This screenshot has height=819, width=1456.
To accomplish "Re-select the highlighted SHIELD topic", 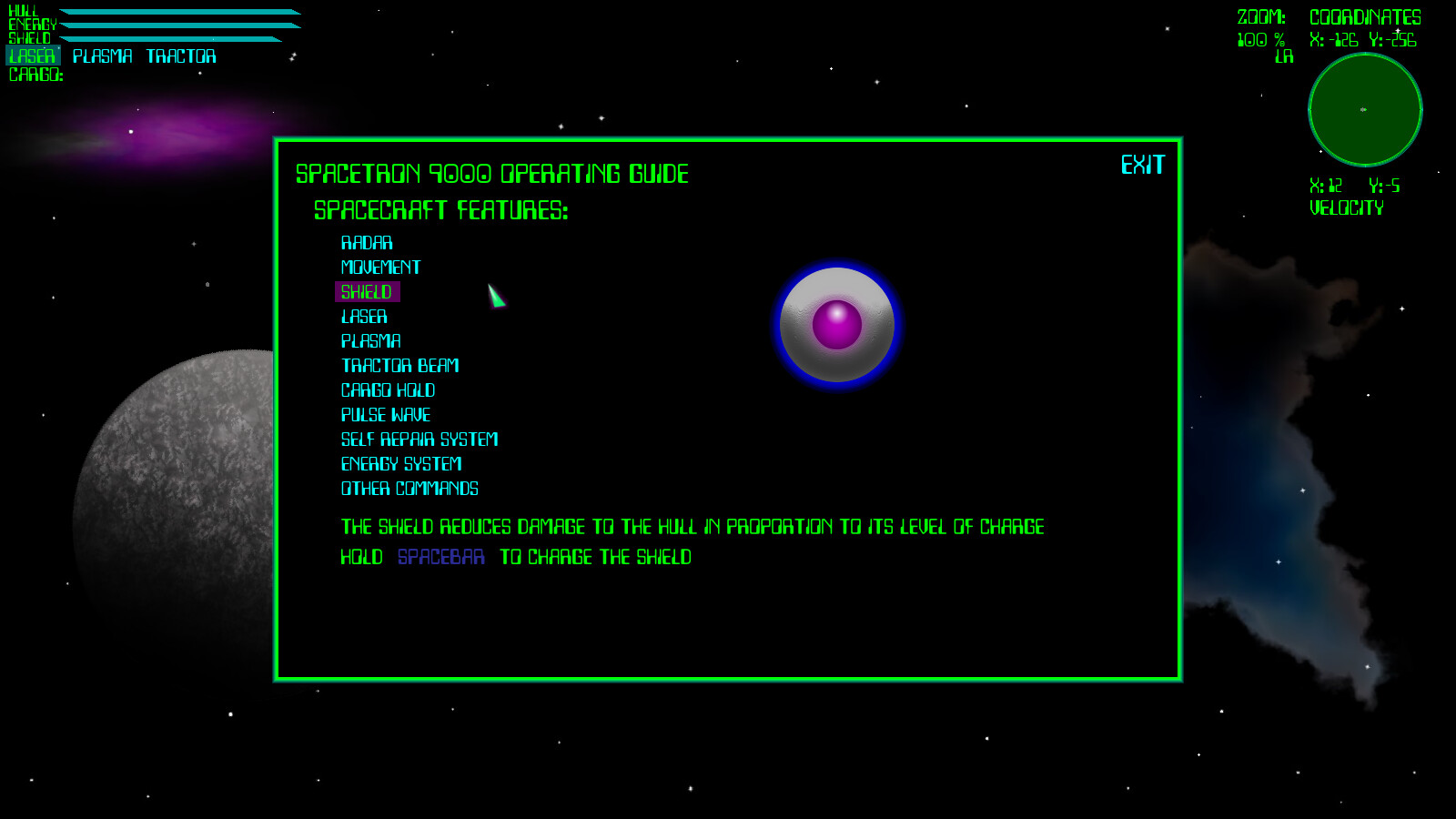I will point(367,292).
